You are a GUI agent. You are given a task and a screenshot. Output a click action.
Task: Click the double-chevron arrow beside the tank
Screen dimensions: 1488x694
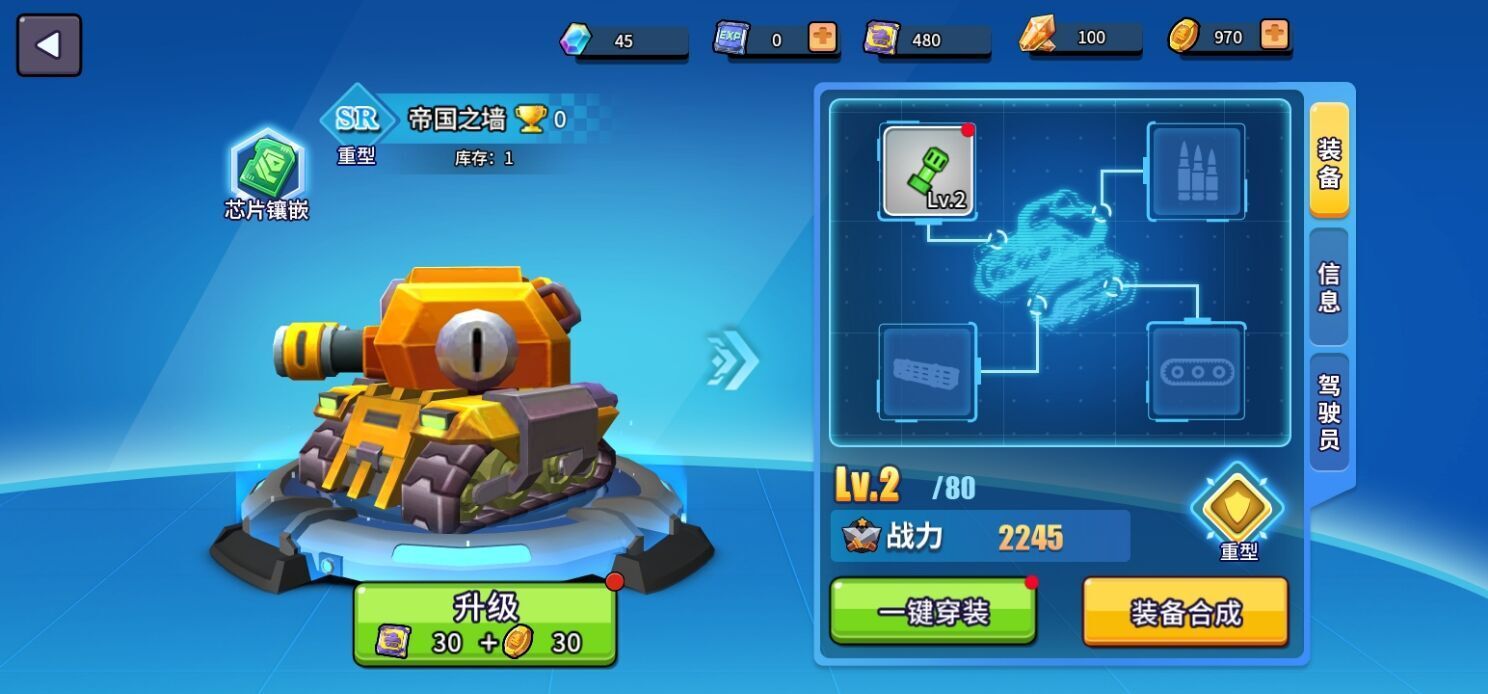click(x=732, y=358)
